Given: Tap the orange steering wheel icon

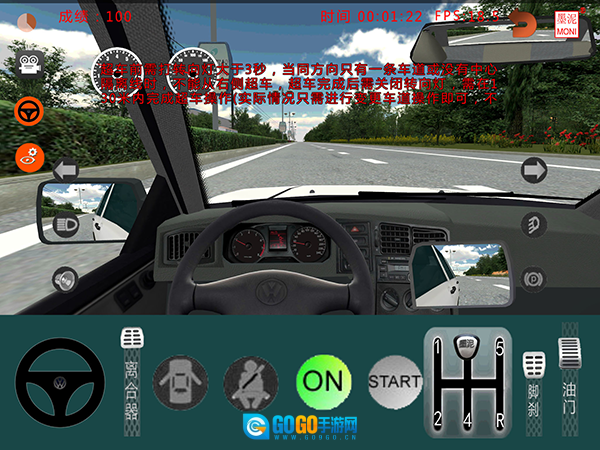Looking at the screenshot, I should tap(30, 110).
